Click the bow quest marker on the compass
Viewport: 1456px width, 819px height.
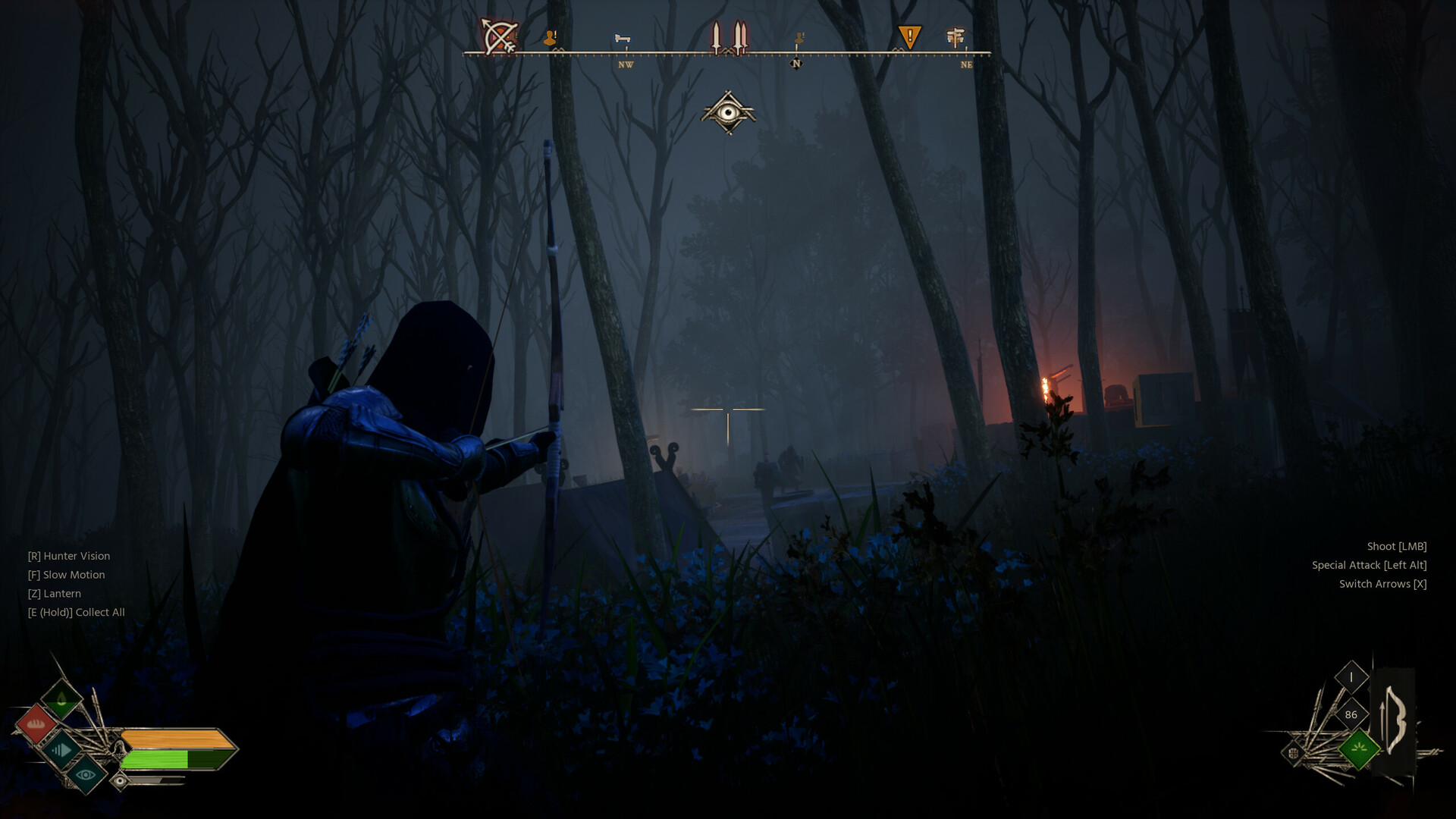(x=499, y=35)
